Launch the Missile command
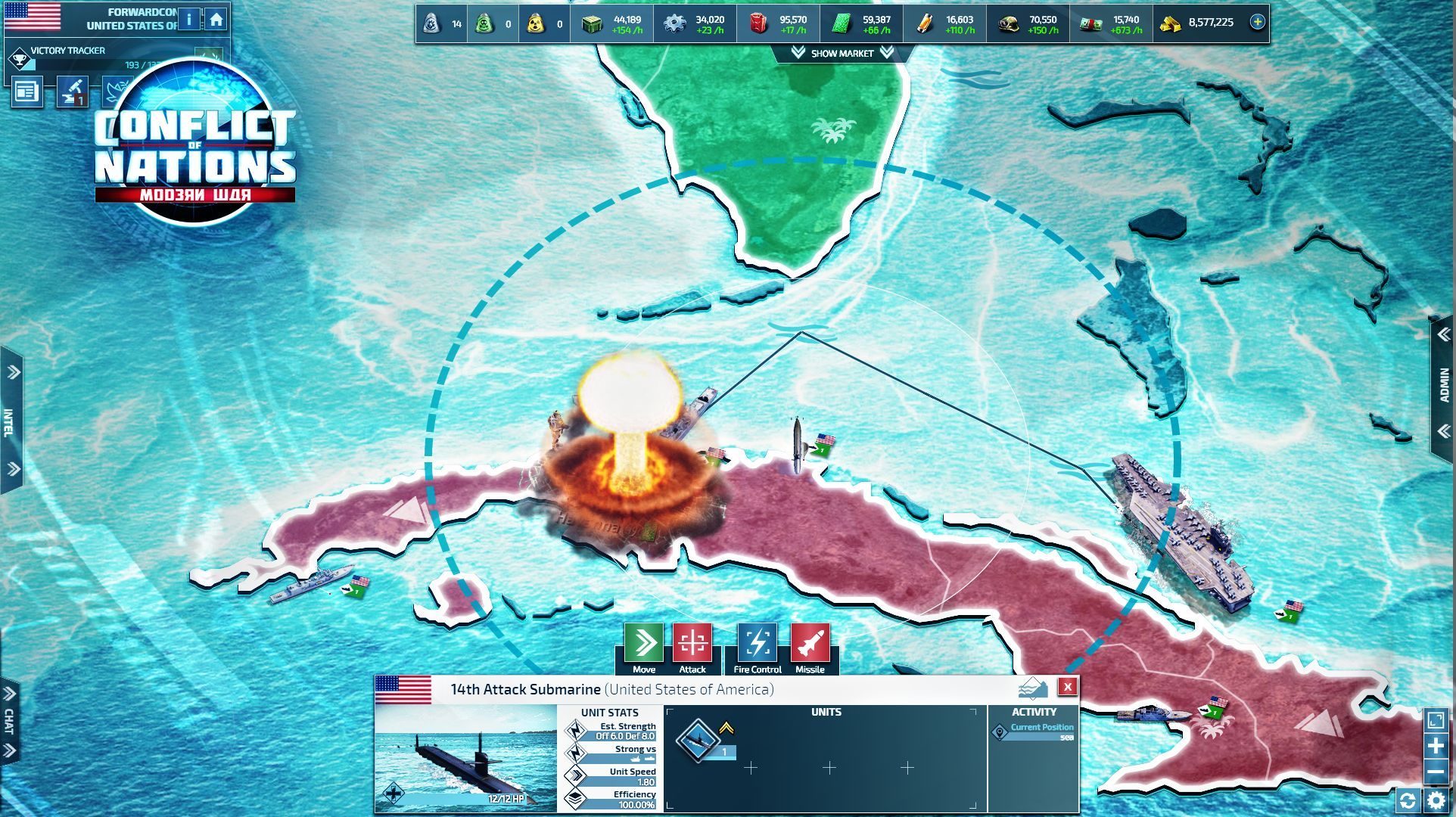This screenshot has height=817, width=1456. (x=810, y=644)
